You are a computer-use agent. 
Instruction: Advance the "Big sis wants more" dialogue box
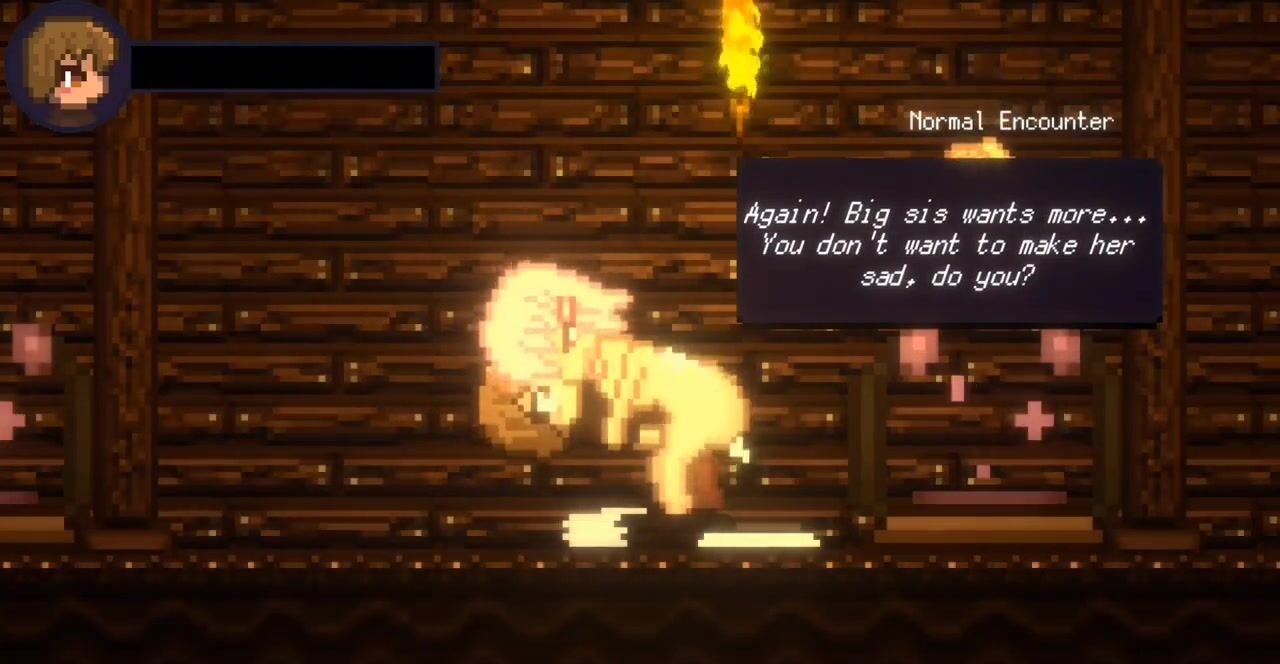coord(949,243)
